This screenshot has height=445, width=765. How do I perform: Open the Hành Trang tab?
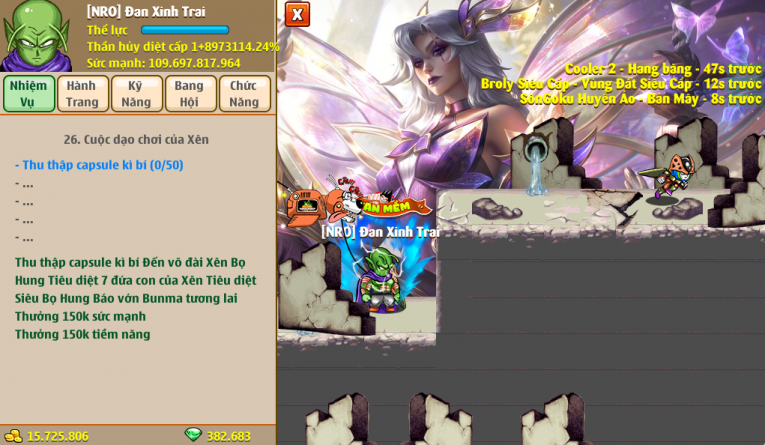coord(82,93)
